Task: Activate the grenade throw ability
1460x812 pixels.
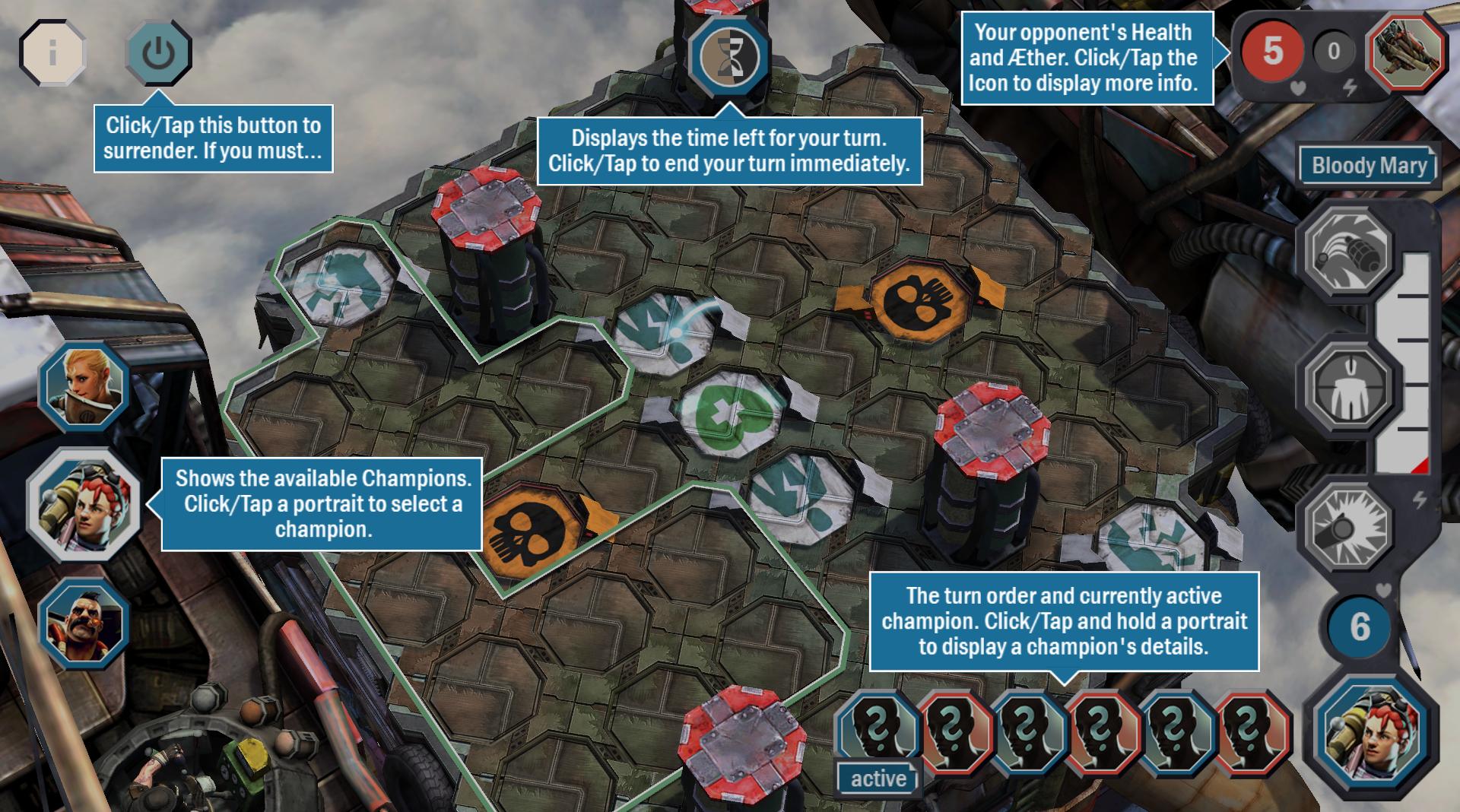Action: [x=1348, y=249]
